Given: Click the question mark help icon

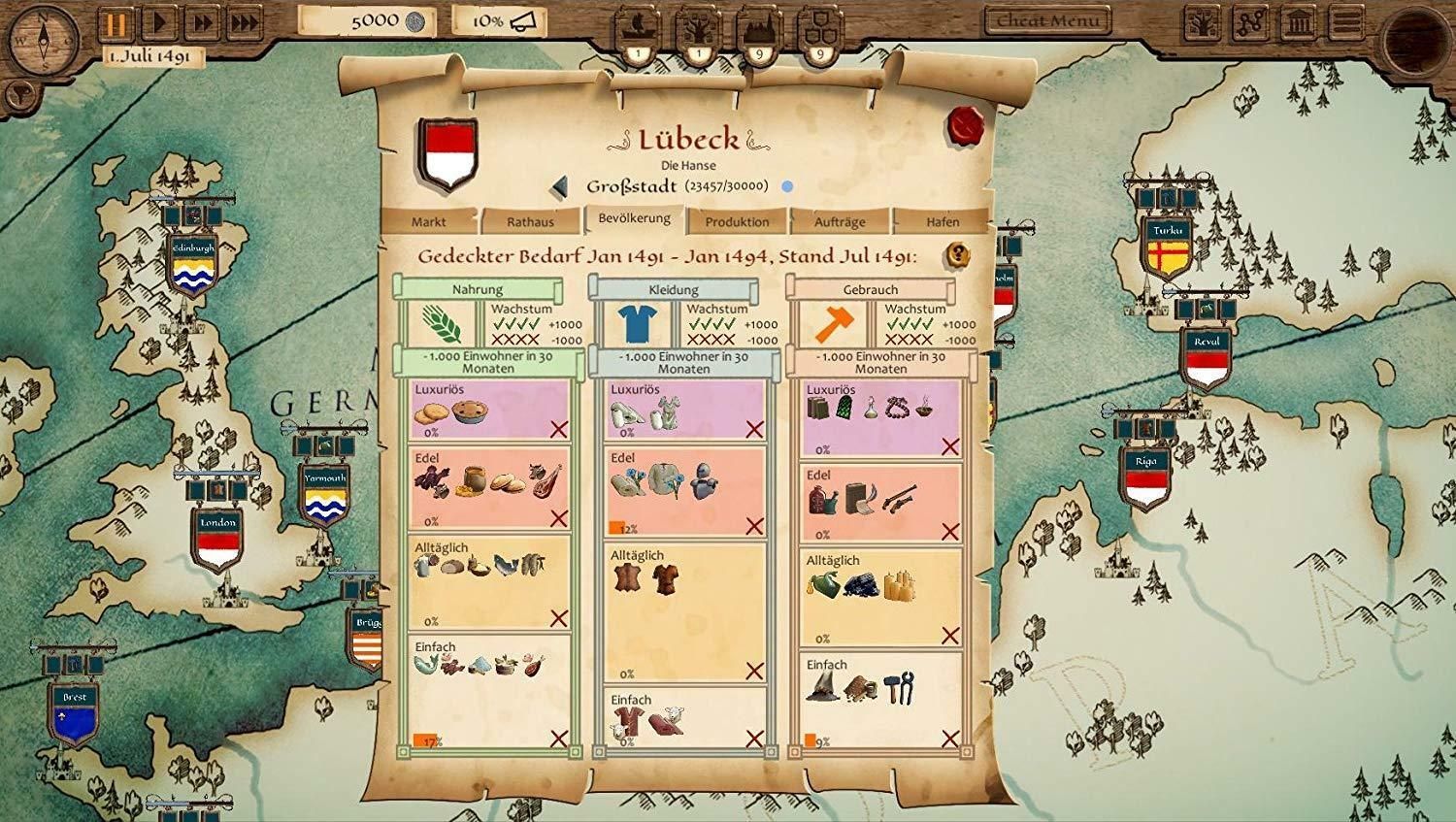Looking at the screenshot, I should click(958, 255).
